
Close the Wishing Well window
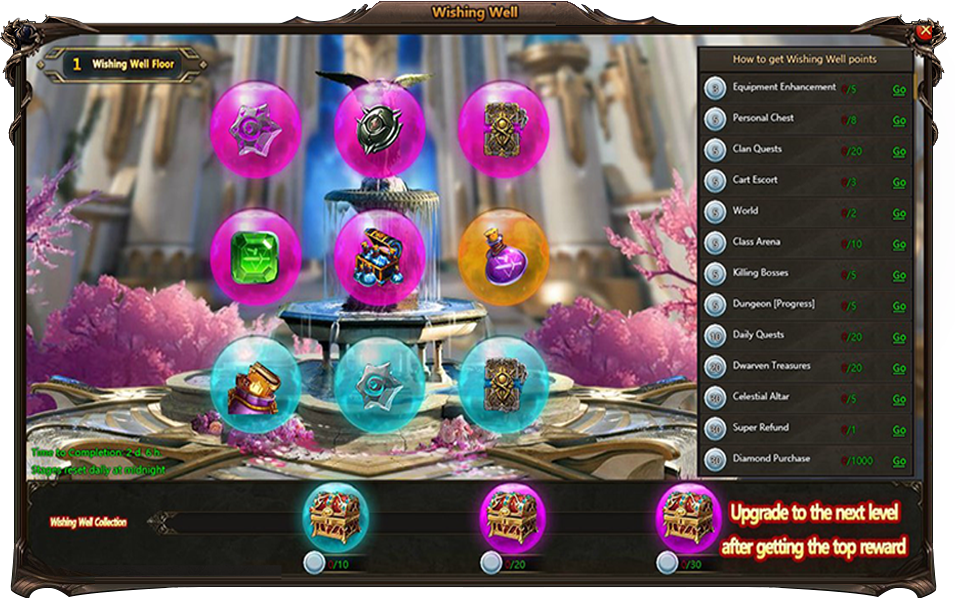click(x=925, y=32)
